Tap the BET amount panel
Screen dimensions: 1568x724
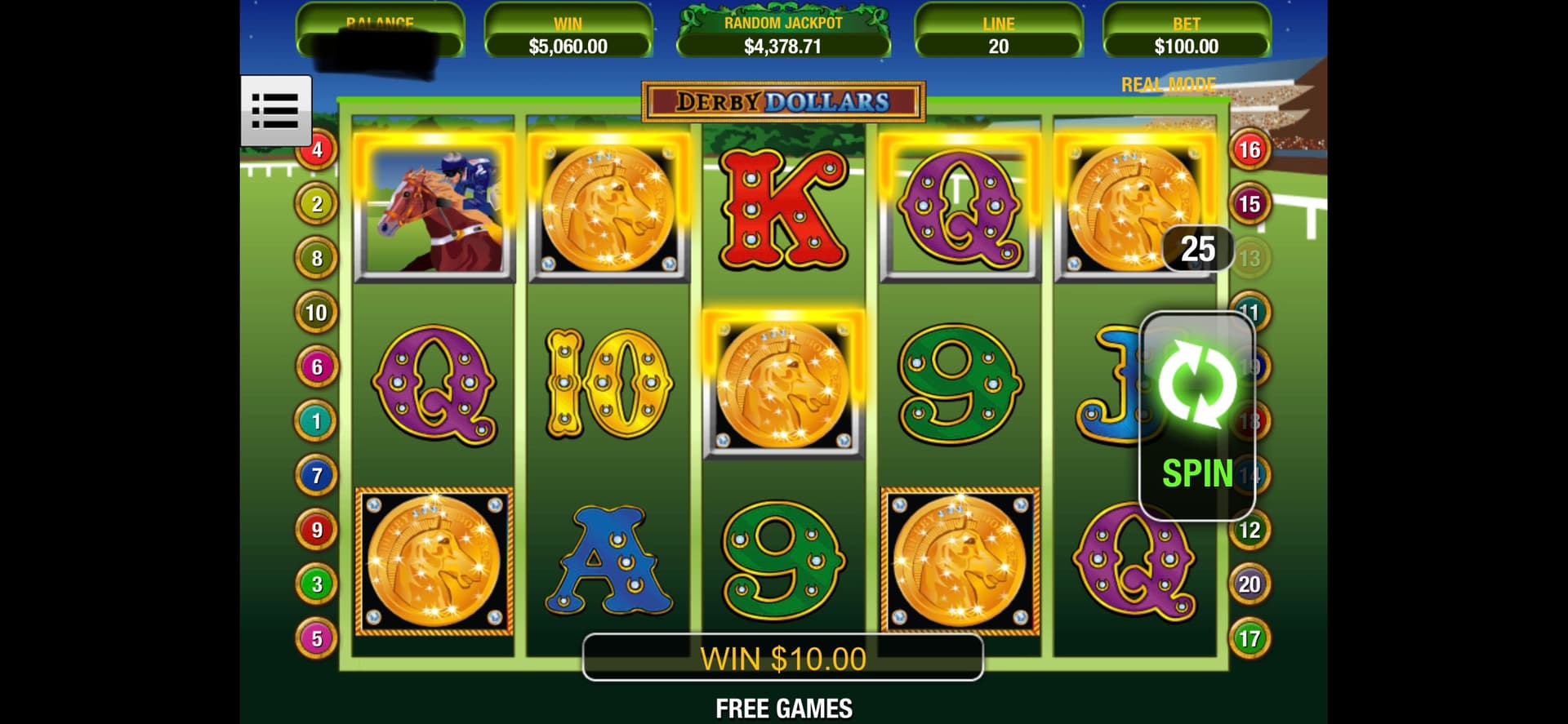pos(1186,37)
